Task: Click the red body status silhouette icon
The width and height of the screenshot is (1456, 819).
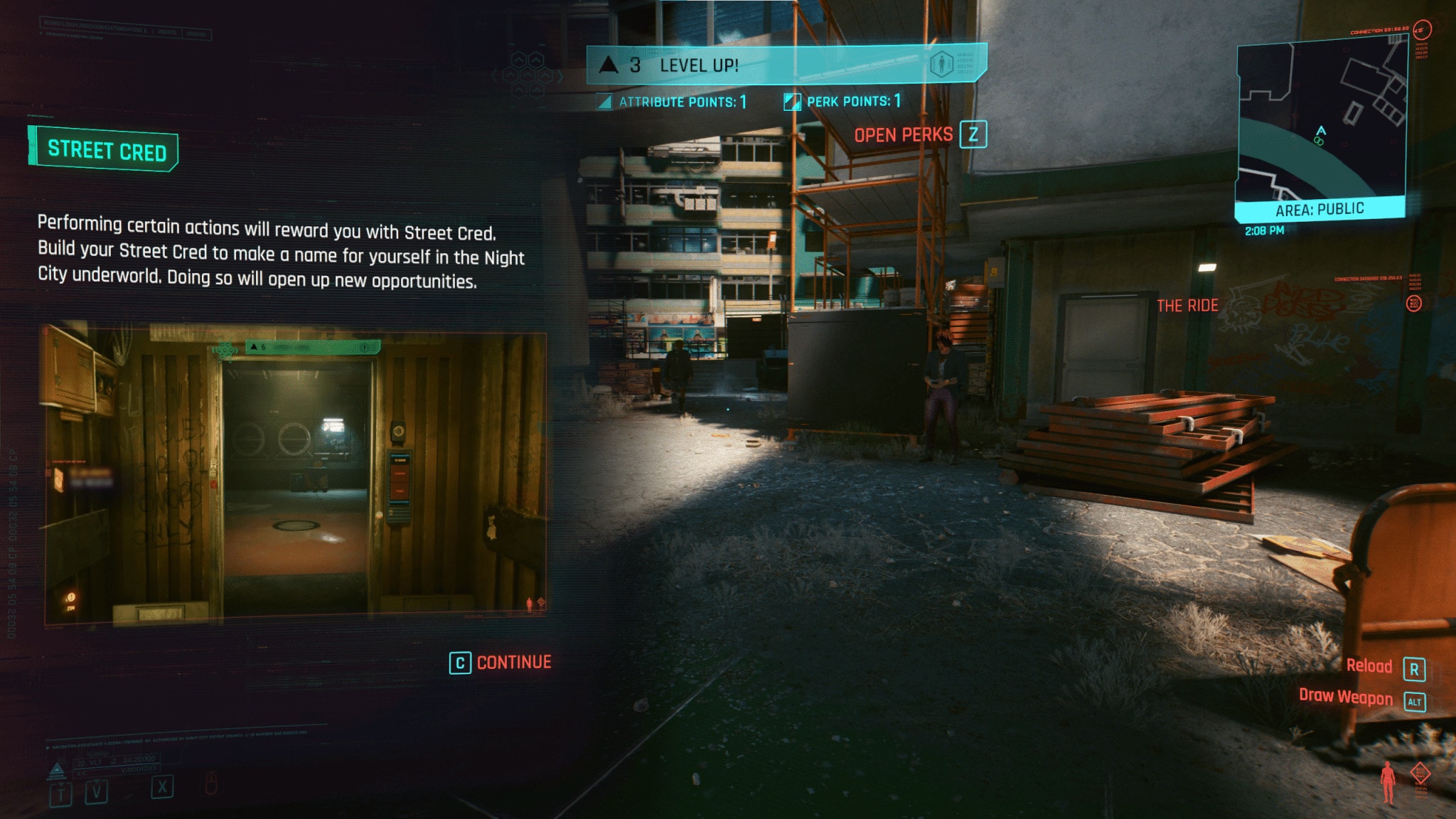Action: [x=1388, y=782]
